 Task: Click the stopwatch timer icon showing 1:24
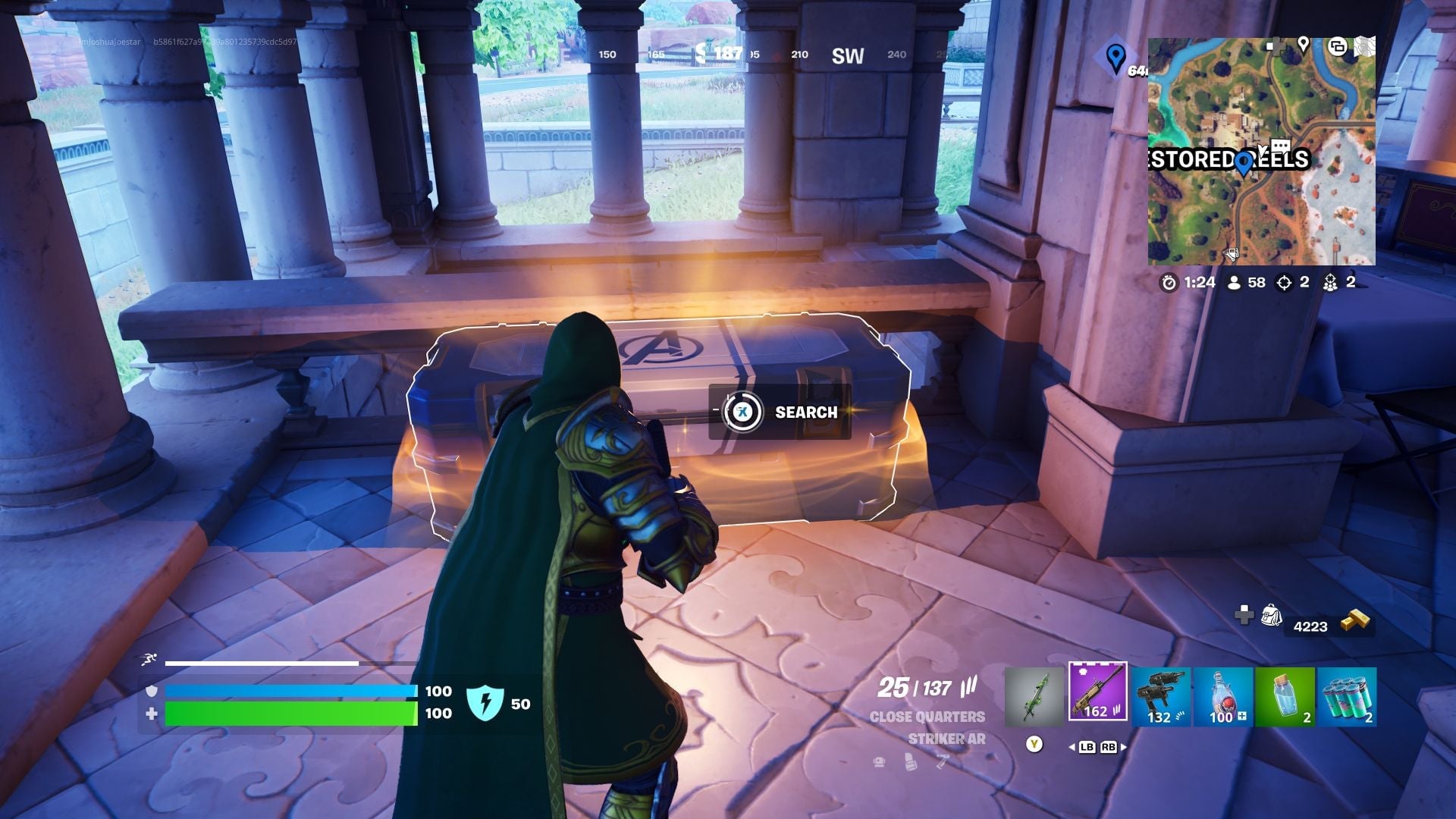pyautogui.click(x=1169, y=282)
